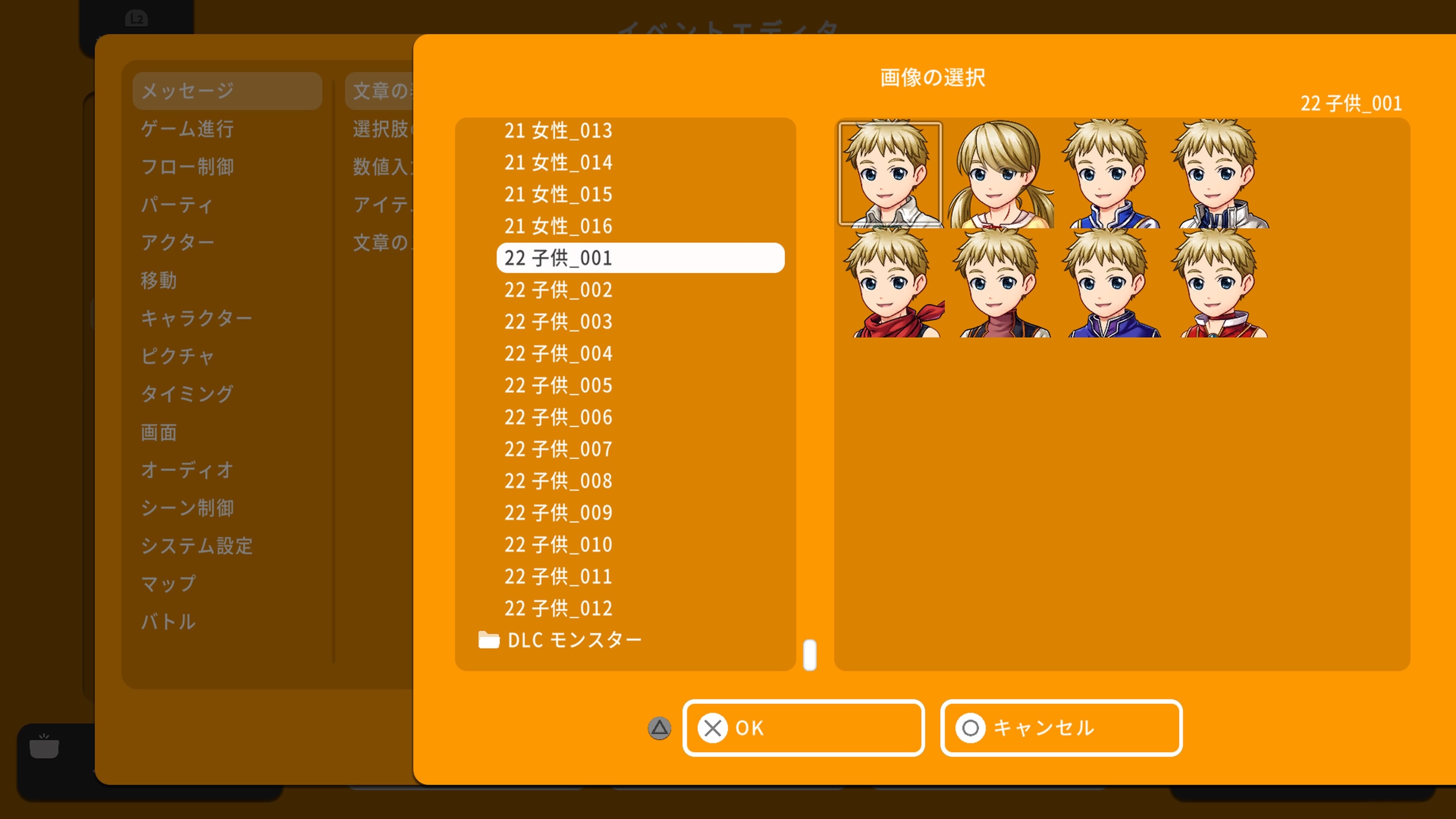1456x819 pixels.
Task: Click the circle icon on キャンセル button
Action: tap(970, 728)
